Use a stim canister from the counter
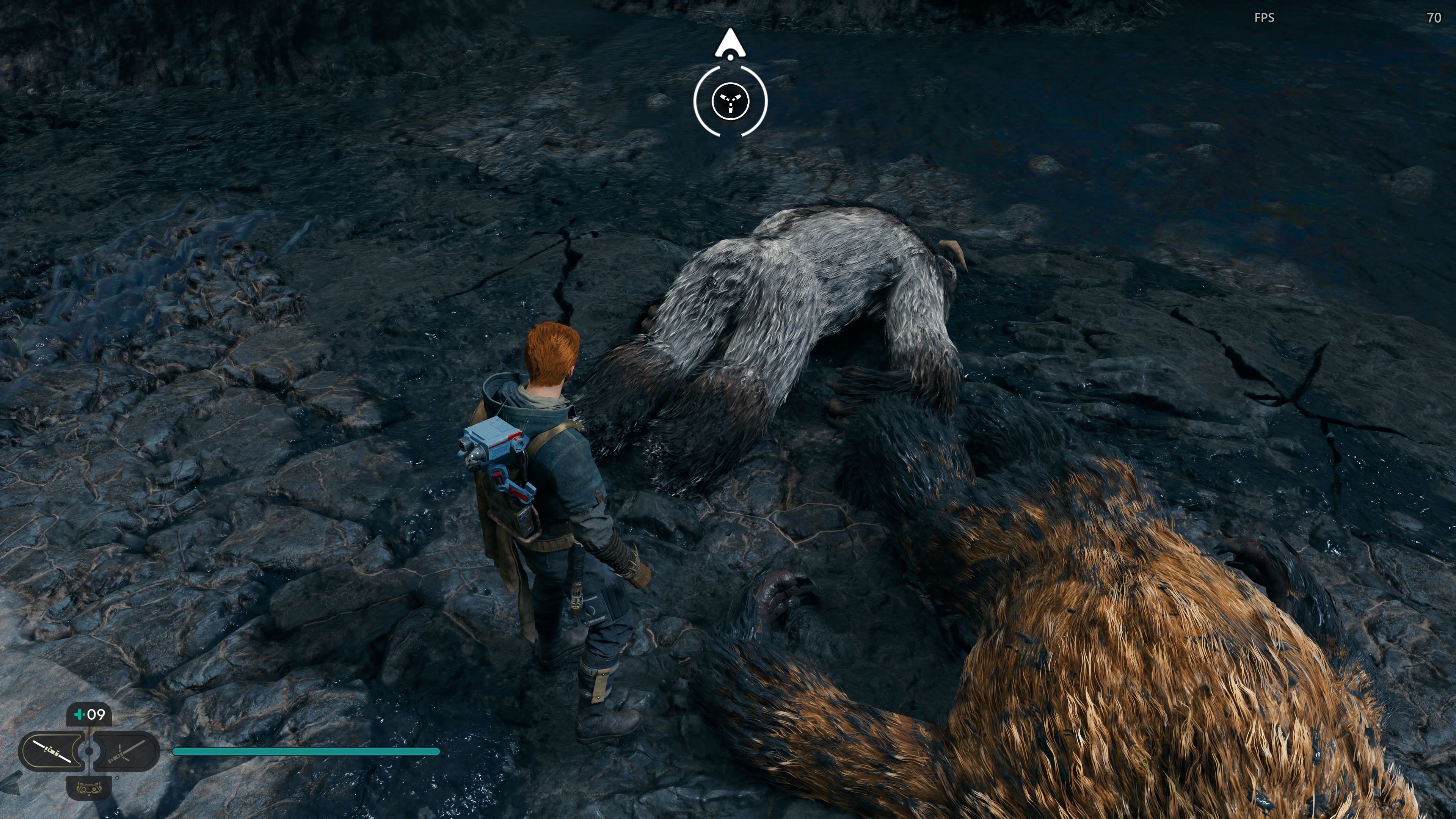Viewport: 1456px width, 819px height. (x=89, y=714)
